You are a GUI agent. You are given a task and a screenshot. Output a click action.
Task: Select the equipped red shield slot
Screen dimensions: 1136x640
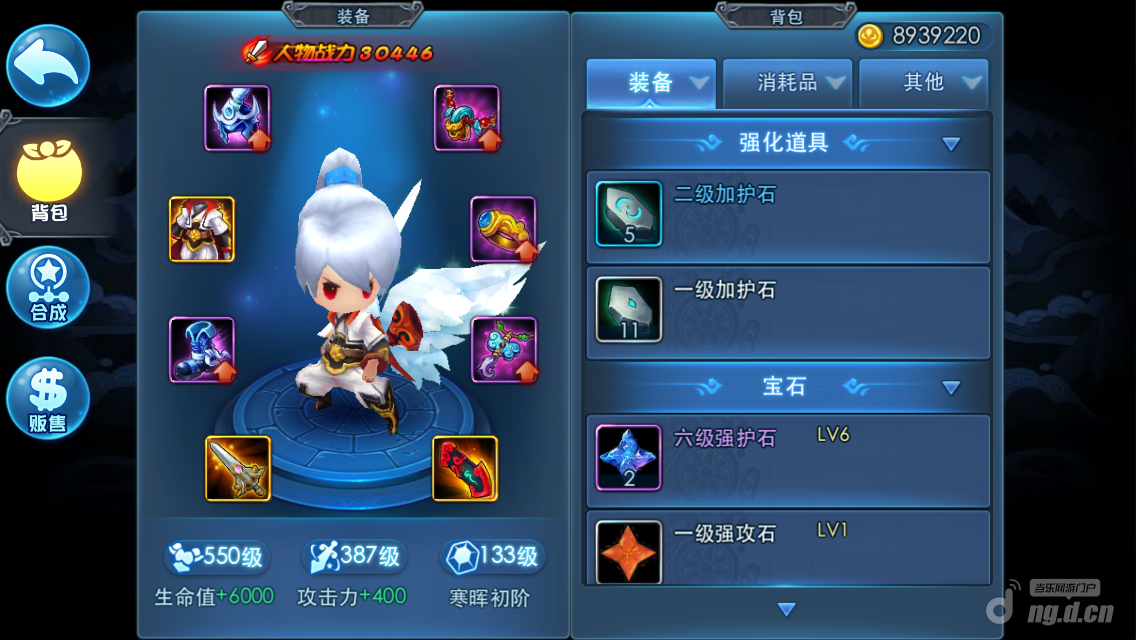coord(465,468)
